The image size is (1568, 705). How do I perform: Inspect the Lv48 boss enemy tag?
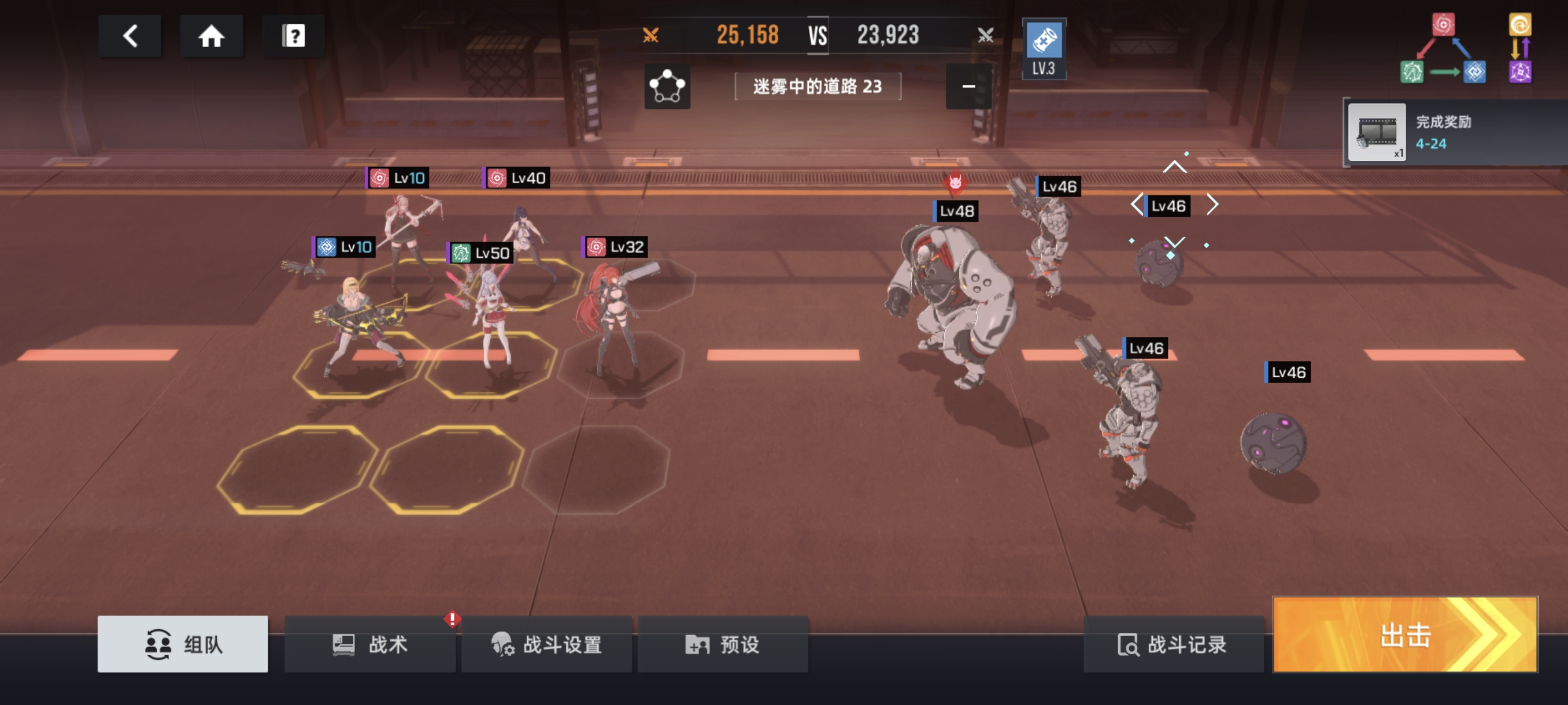[956, 211]
